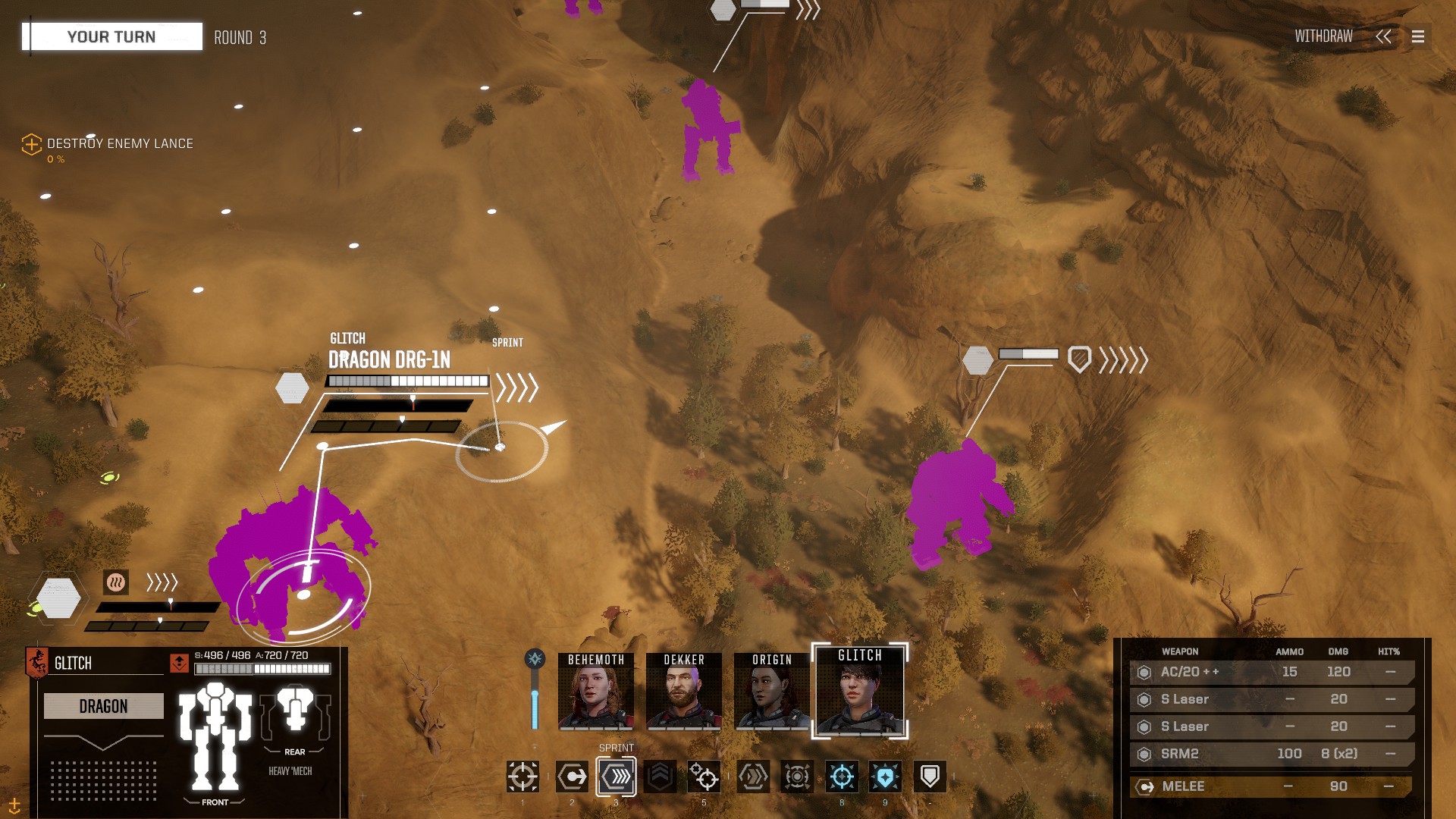Click the orange stability arrow icon

179,663
